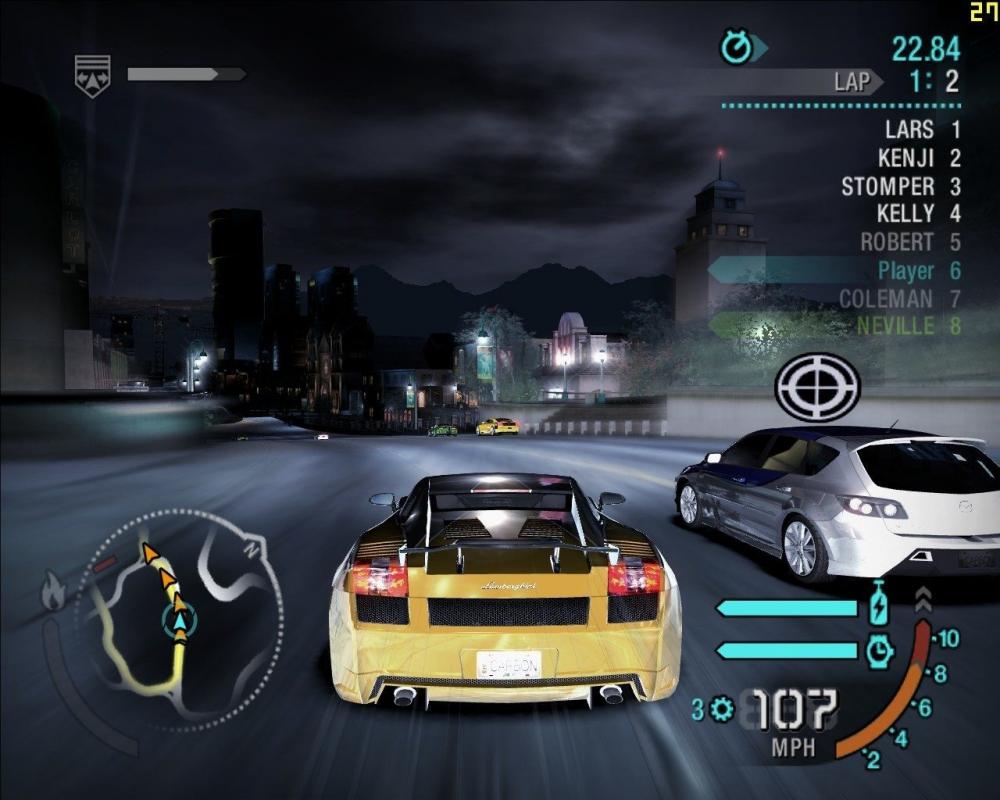The width and height of the screenshot is (1000, 800).
Task: Click the gear indicator cog icon
Action: coord(720,710)
